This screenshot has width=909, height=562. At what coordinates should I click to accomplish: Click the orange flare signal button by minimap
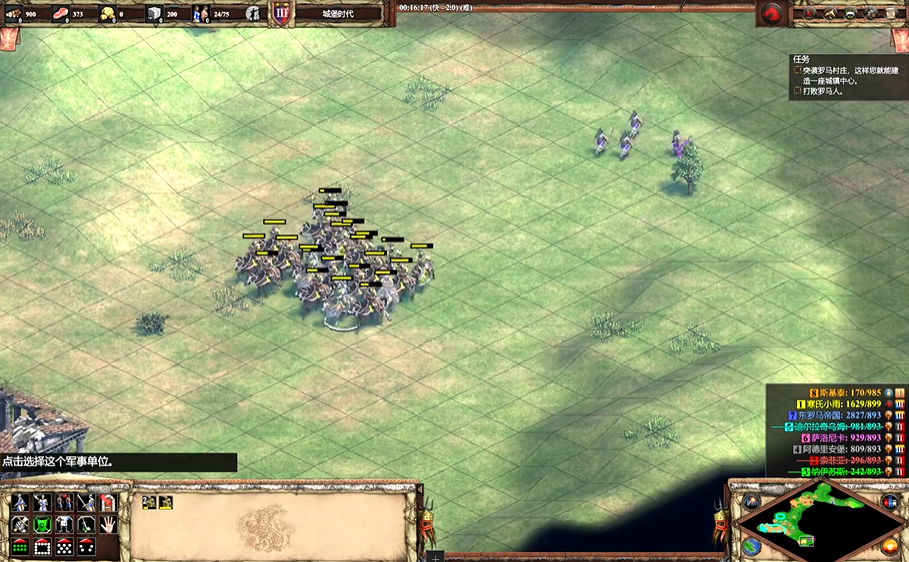(889, 546)
